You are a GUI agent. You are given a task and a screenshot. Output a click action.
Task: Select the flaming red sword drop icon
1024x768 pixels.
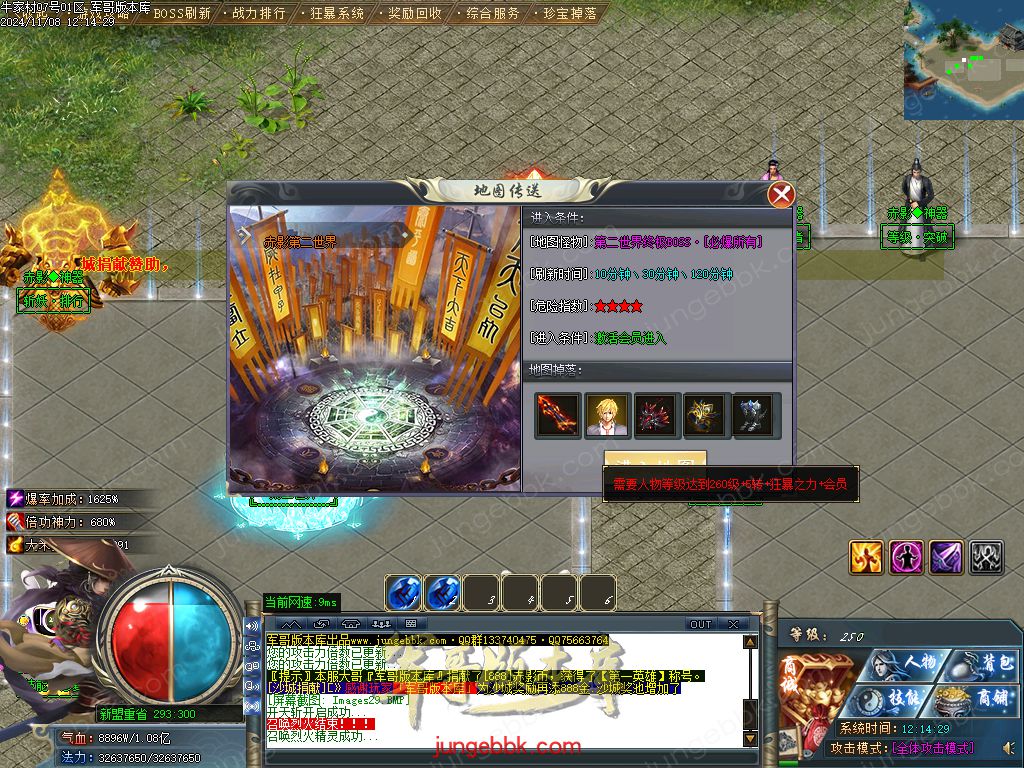pos(558,415)
